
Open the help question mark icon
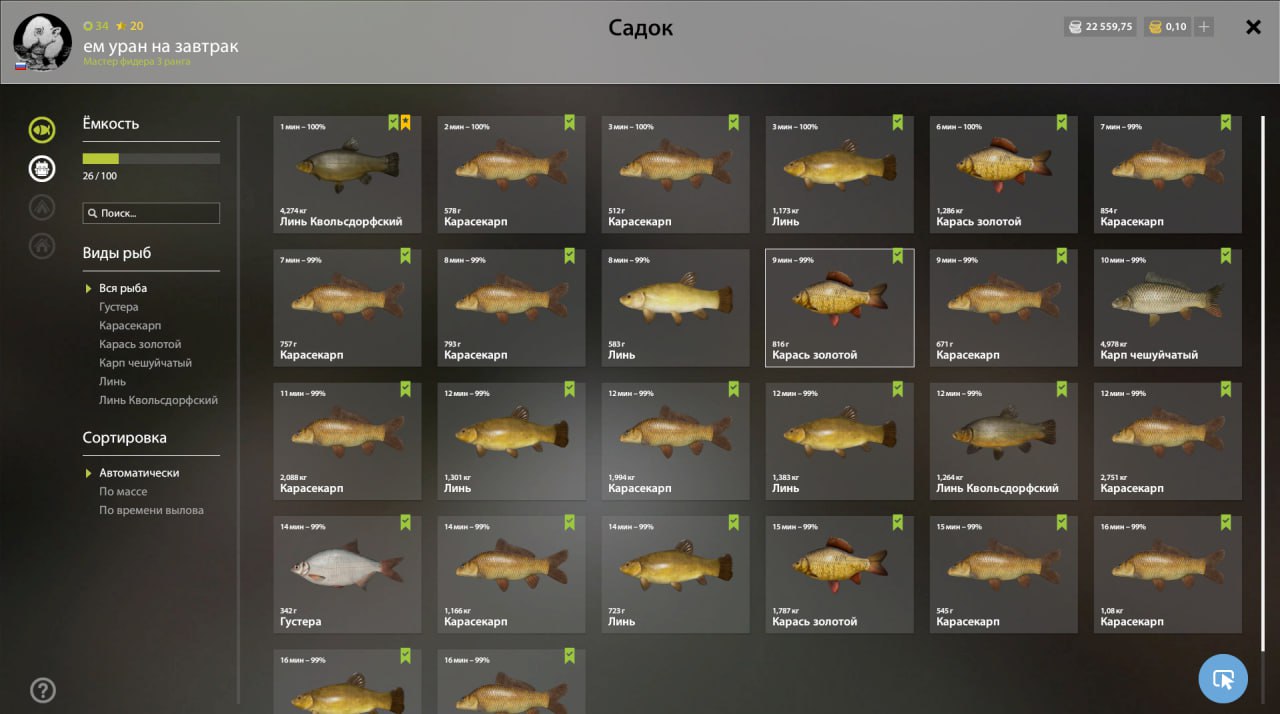coord(43,690)
